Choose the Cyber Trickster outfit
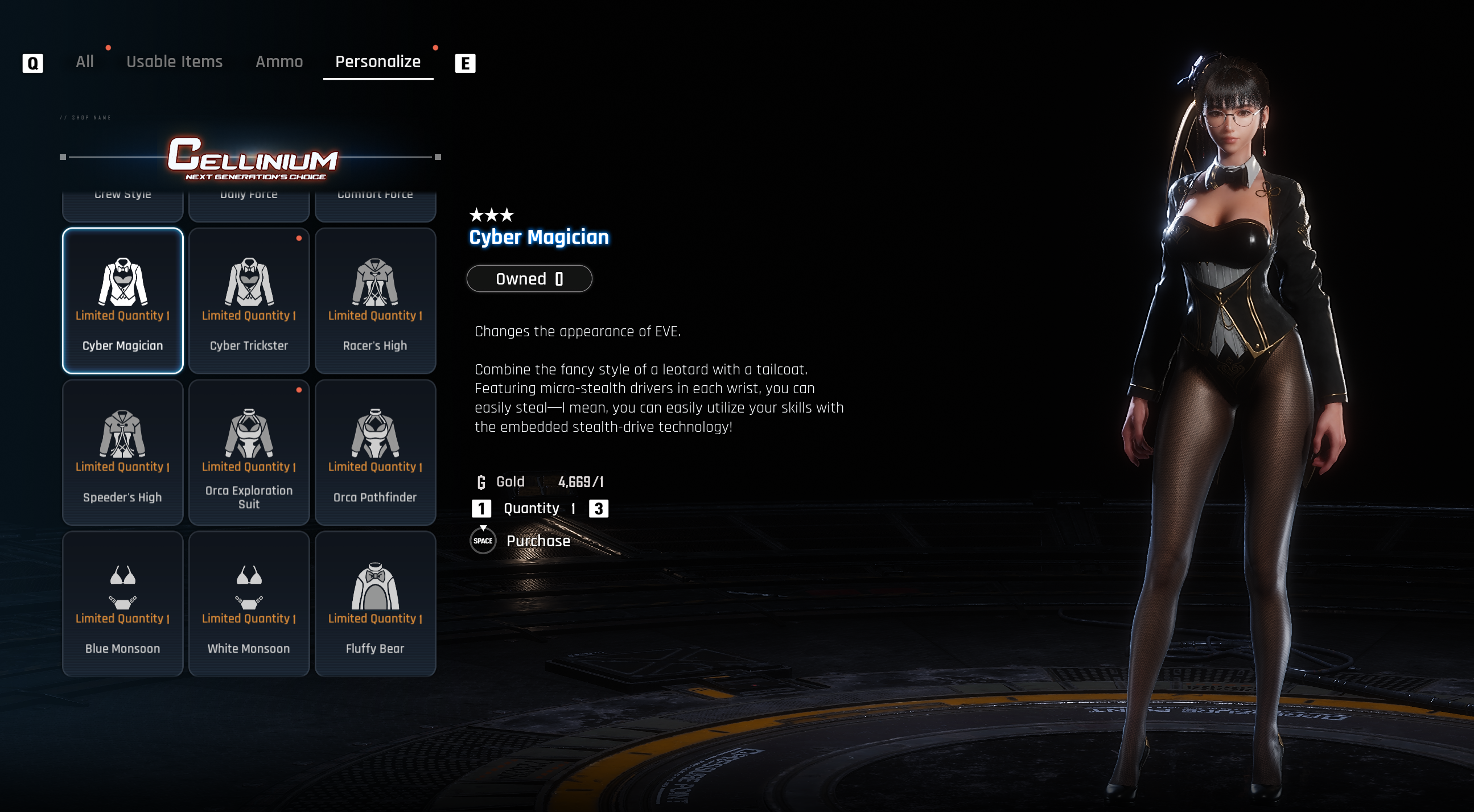 point(249,301)
